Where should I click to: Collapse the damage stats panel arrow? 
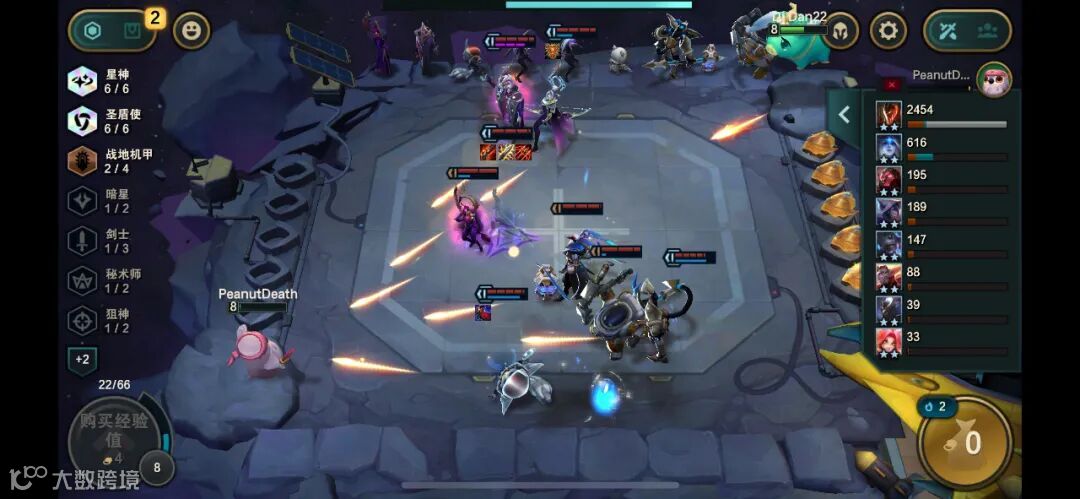pos(844,115)
